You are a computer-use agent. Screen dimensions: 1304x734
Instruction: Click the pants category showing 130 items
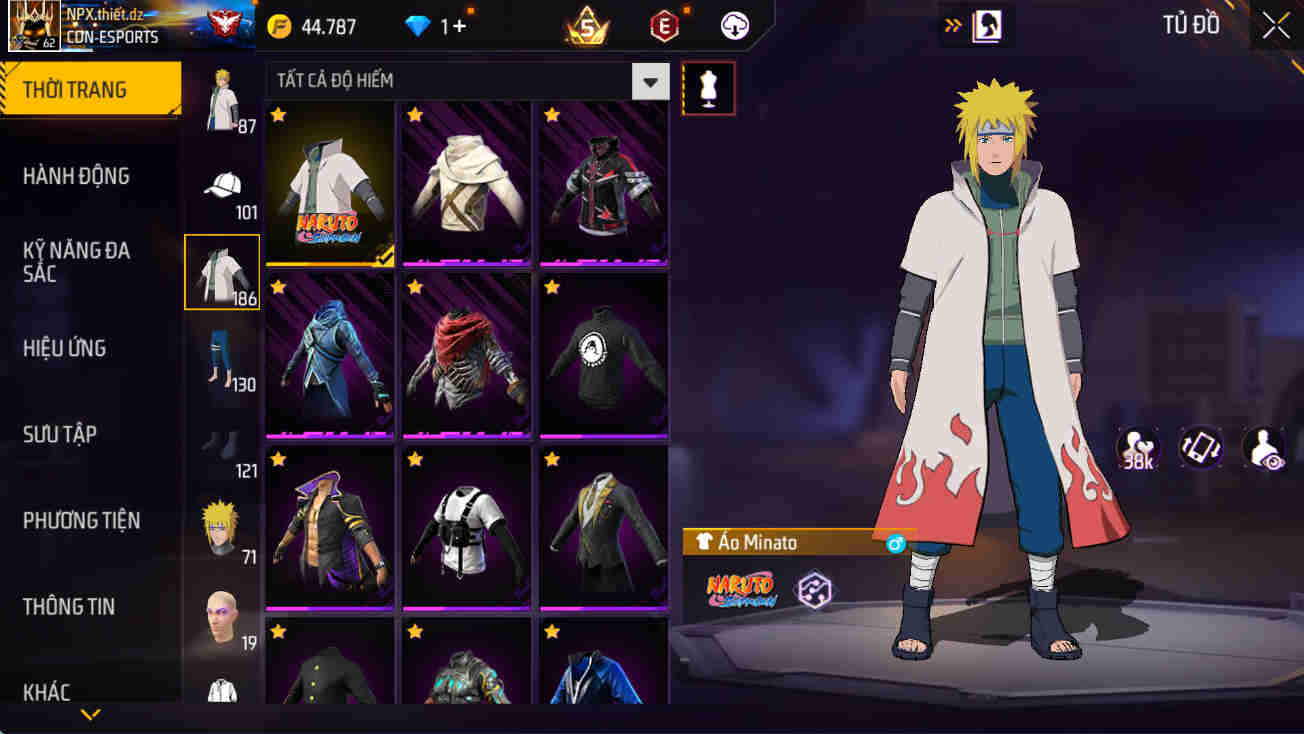point(222,360)
